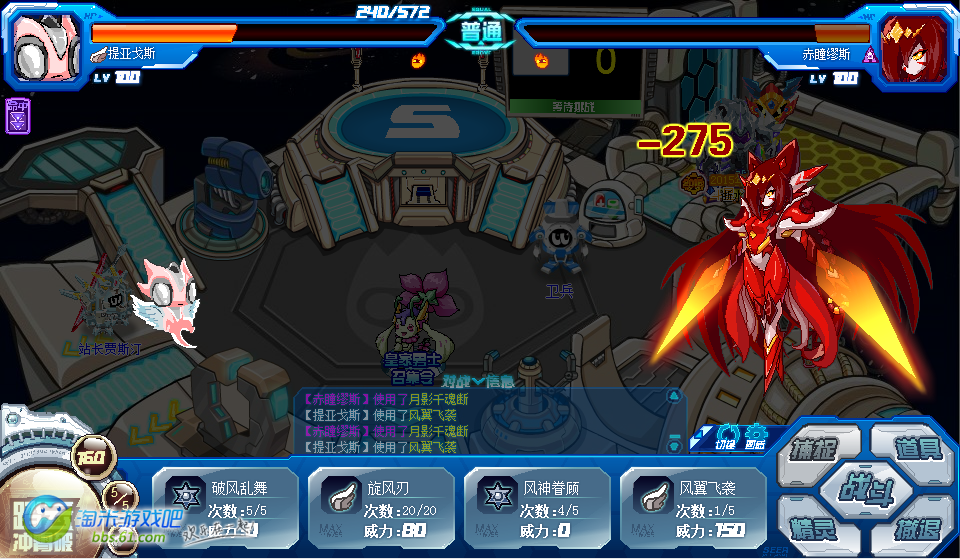Click the purple status effect icon
The height and width of the screenshot is (560, 960).
click(x=17, y=117)
